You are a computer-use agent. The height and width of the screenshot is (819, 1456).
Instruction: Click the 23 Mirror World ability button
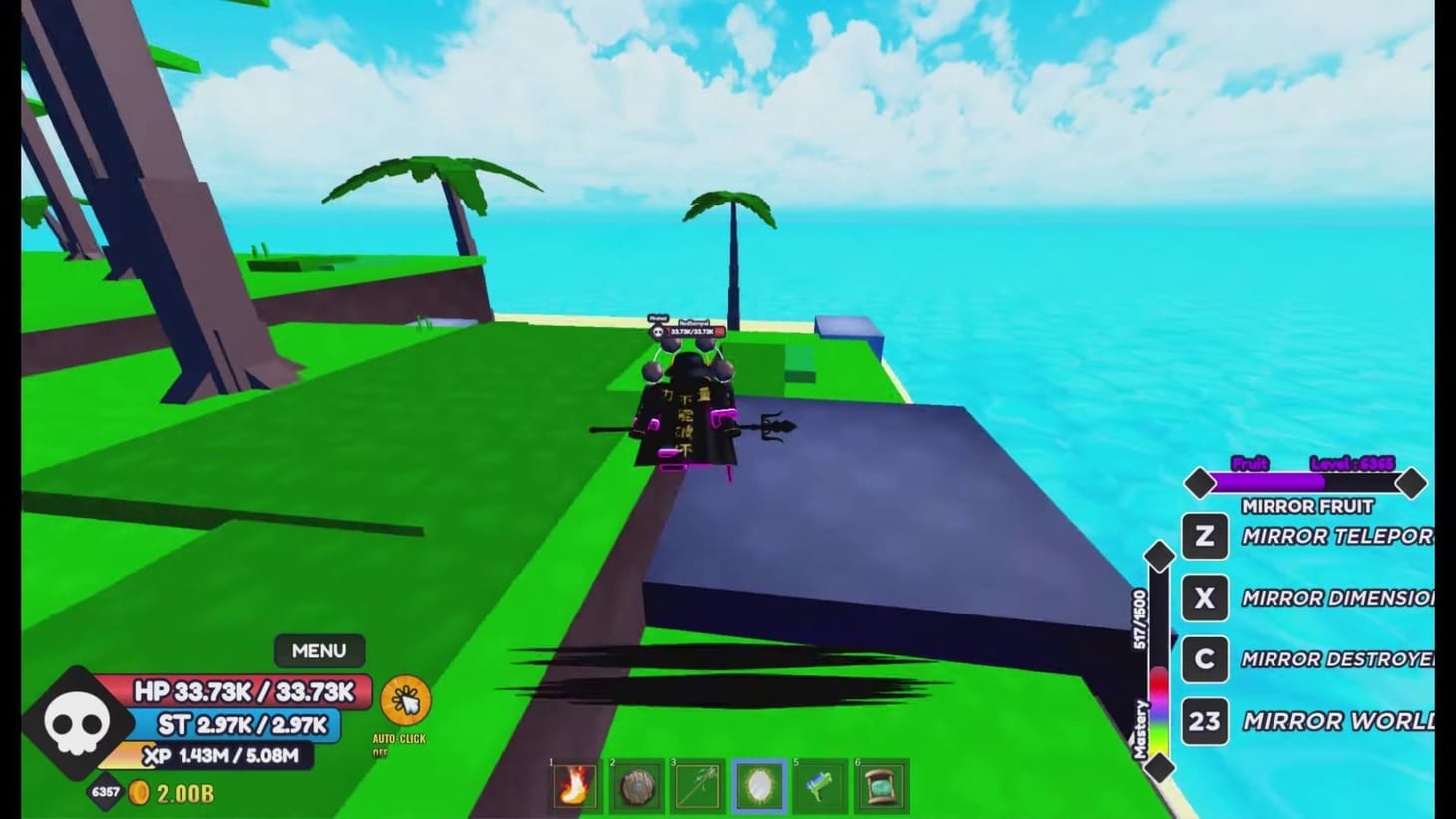(1204, 721)
